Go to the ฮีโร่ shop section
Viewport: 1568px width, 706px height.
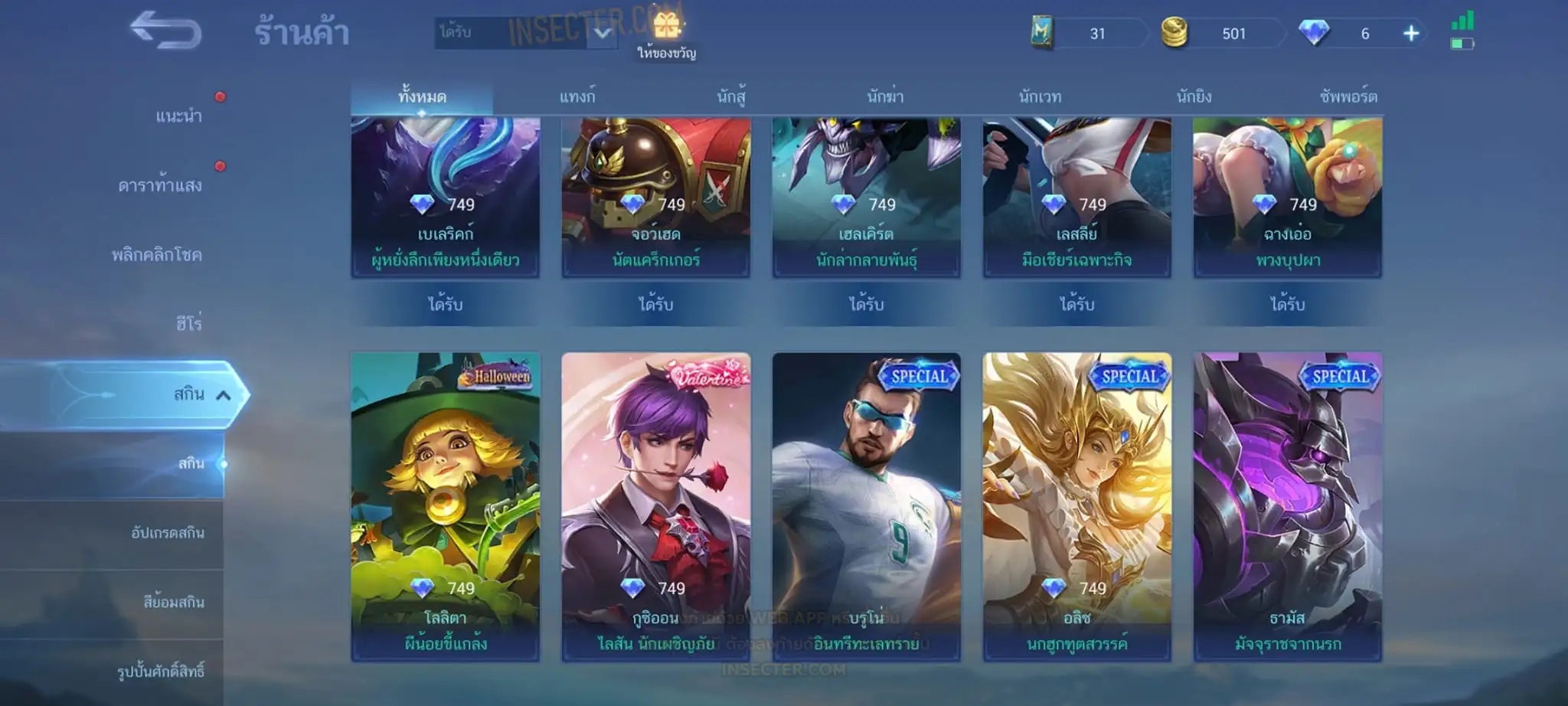[188, 324]
